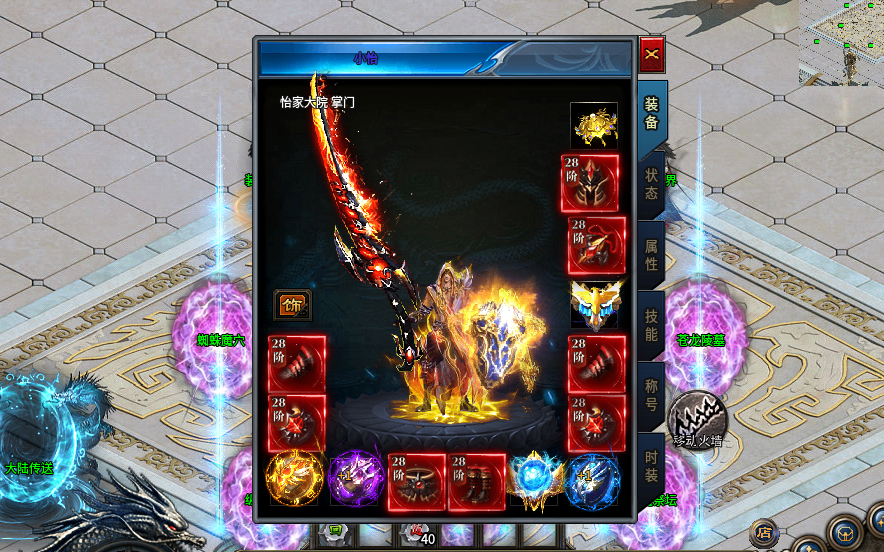Select the golden medal equipment slot

coord(594,124)
